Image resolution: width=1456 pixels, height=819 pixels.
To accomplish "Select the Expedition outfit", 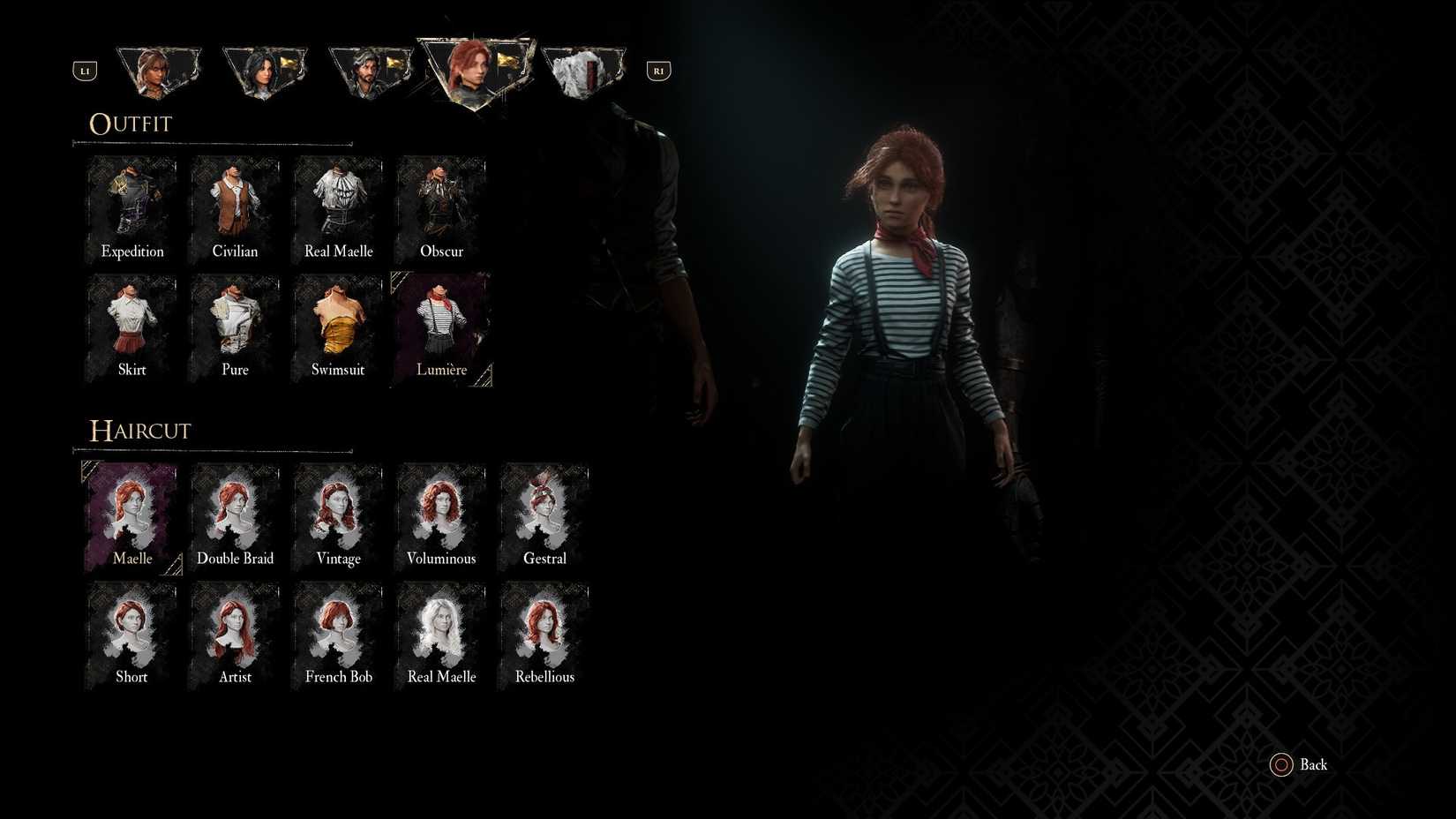I will point(131,207).
